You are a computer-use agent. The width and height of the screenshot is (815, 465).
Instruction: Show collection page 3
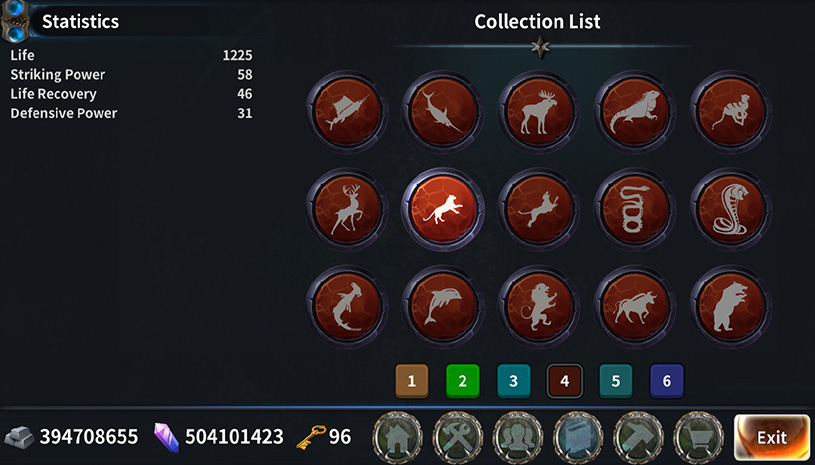point(513,380)
